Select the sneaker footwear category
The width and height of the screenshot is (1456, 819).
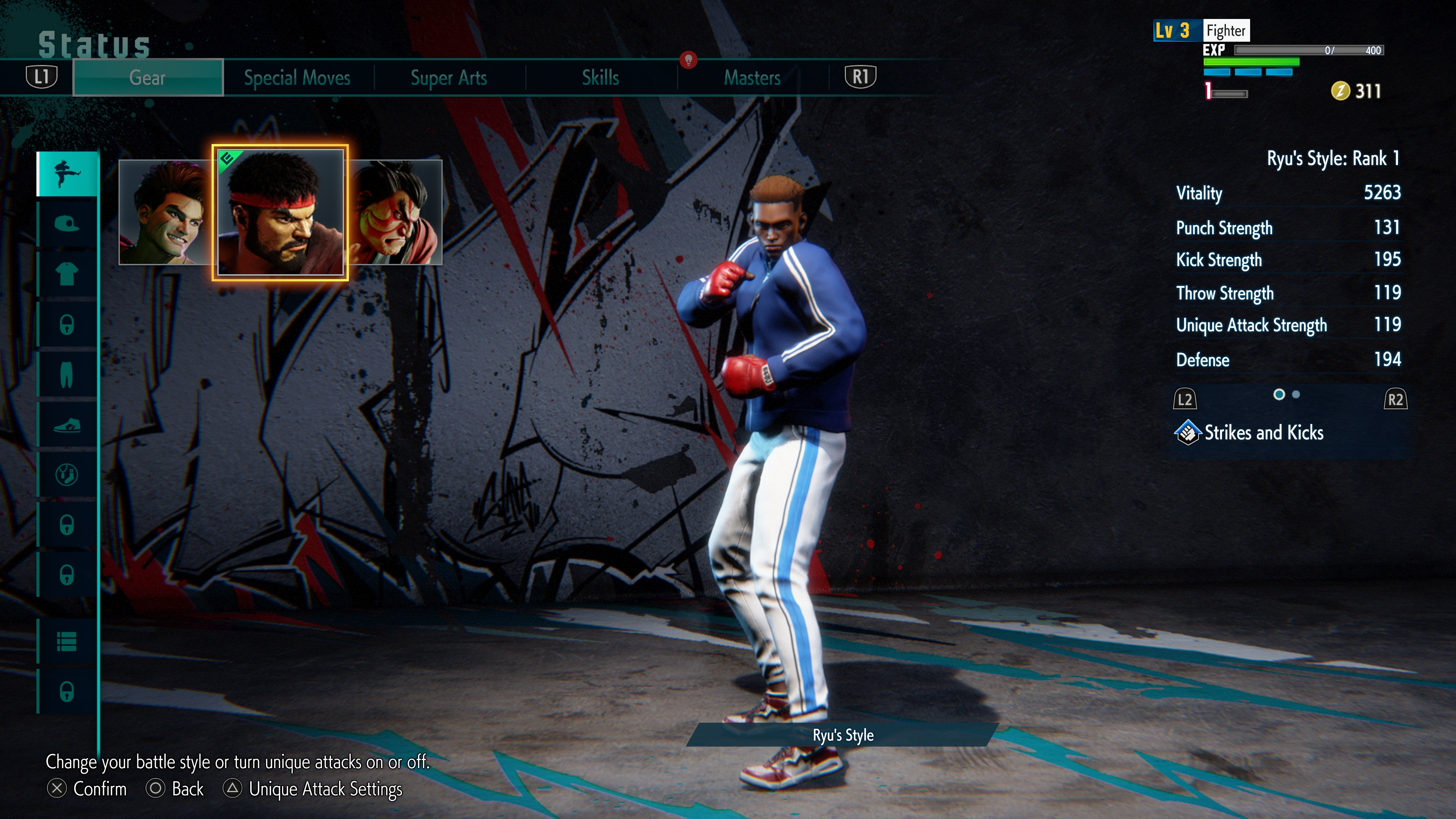point(67,425)
